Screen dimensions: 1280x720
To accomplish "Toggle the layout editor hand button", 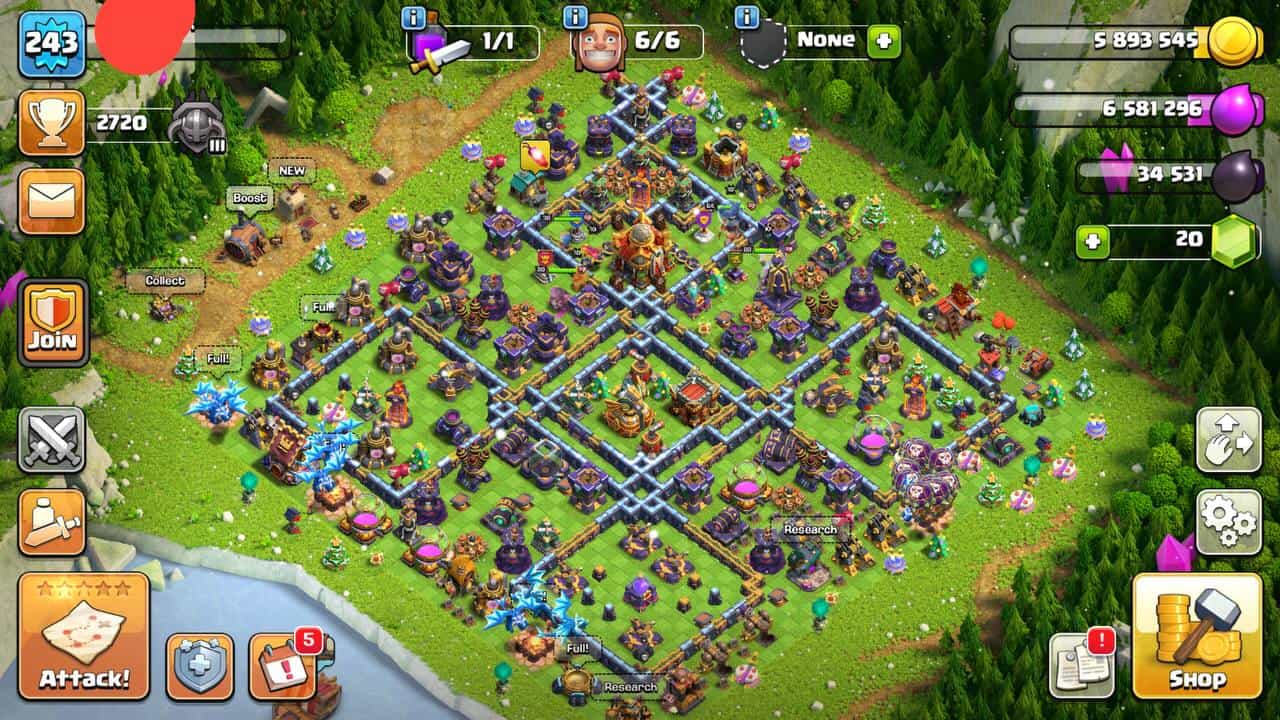I will coord(1229,440).
